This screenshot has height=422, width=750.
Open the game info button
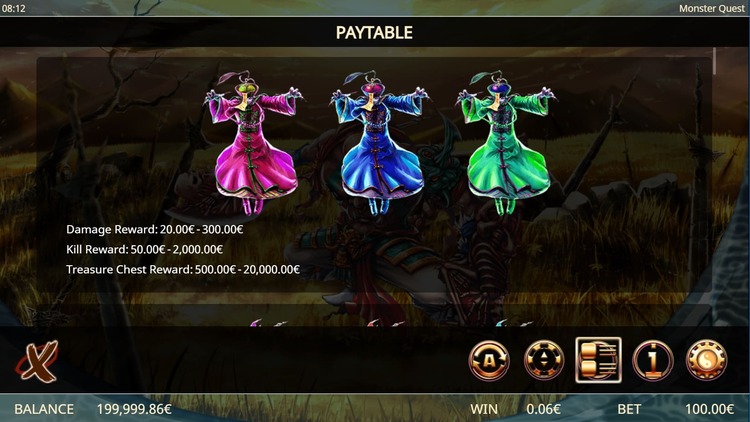[652, 361]
